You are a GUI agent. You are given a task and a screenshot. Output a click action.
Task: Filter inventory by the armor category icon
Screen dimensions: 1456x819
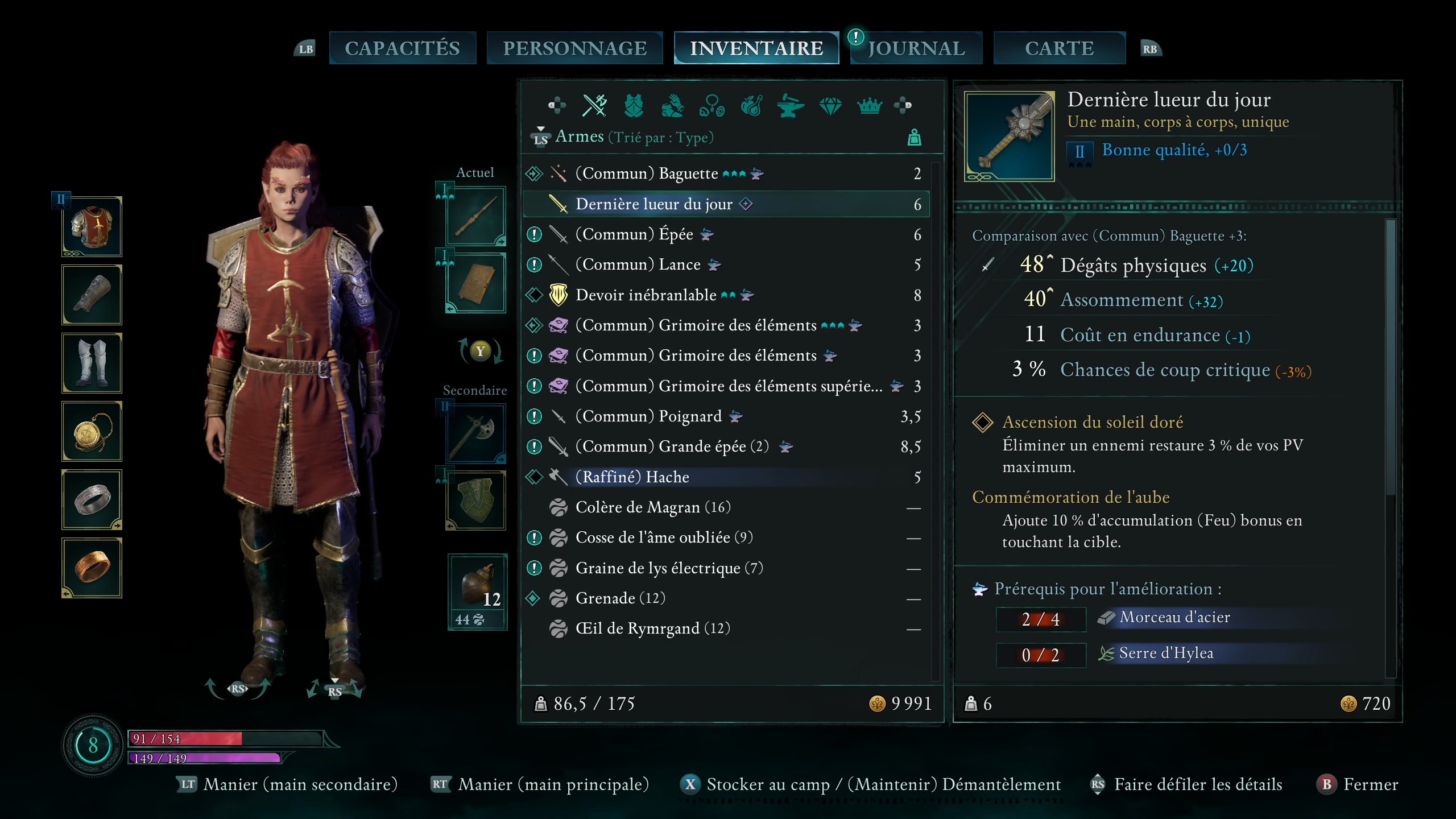click(x=634, y=106)
